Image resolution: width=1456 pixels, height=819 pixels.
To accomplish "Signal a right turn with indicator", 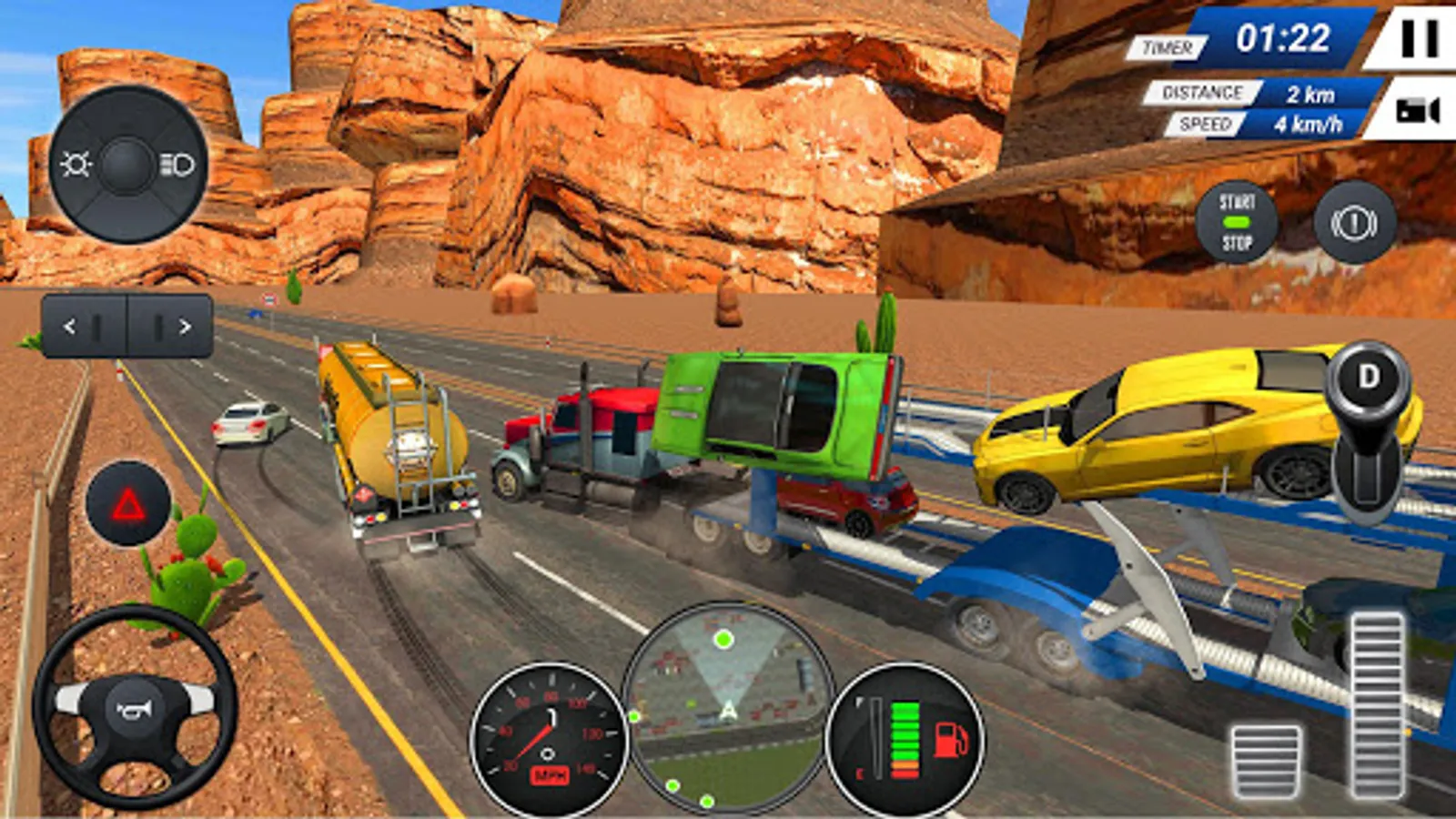I will 171,326.
